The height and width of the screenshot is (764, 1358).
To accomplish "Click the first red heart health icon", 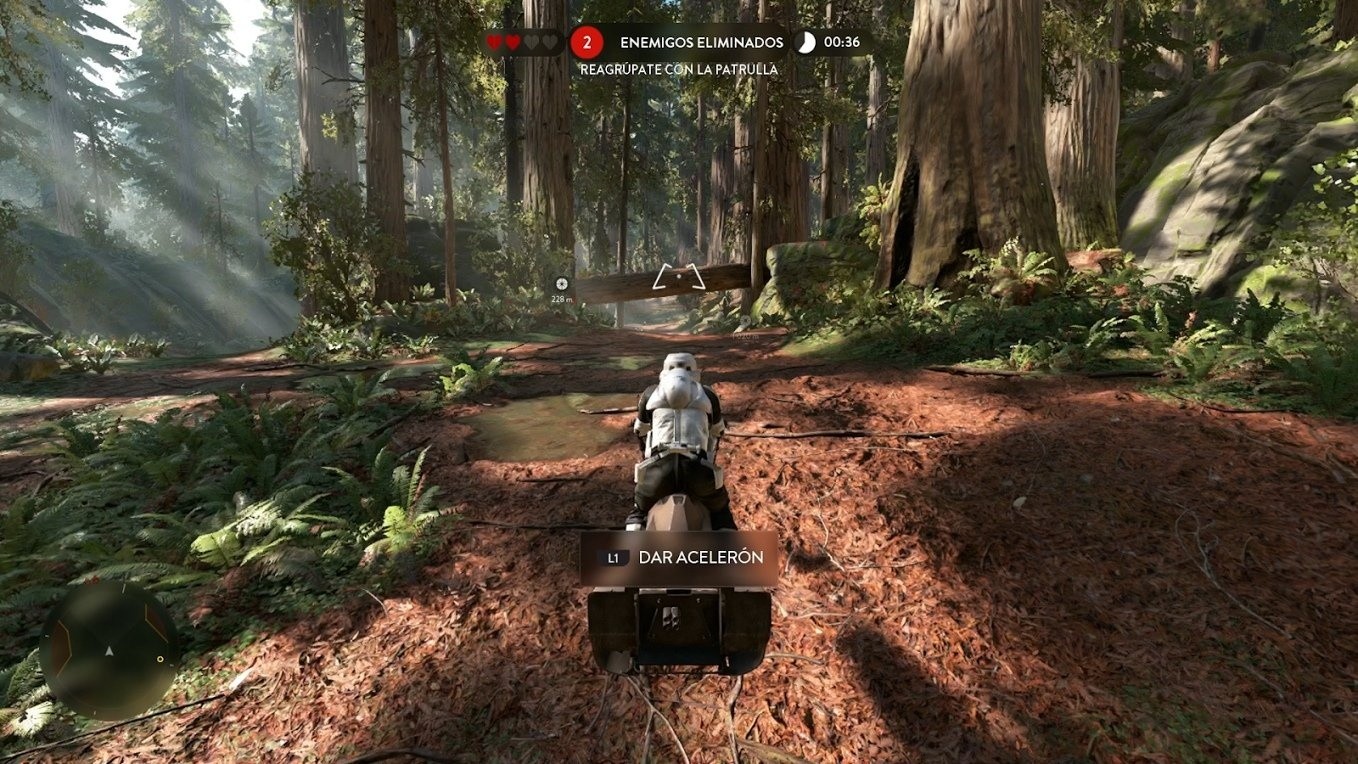I will [x=494, y=41].
